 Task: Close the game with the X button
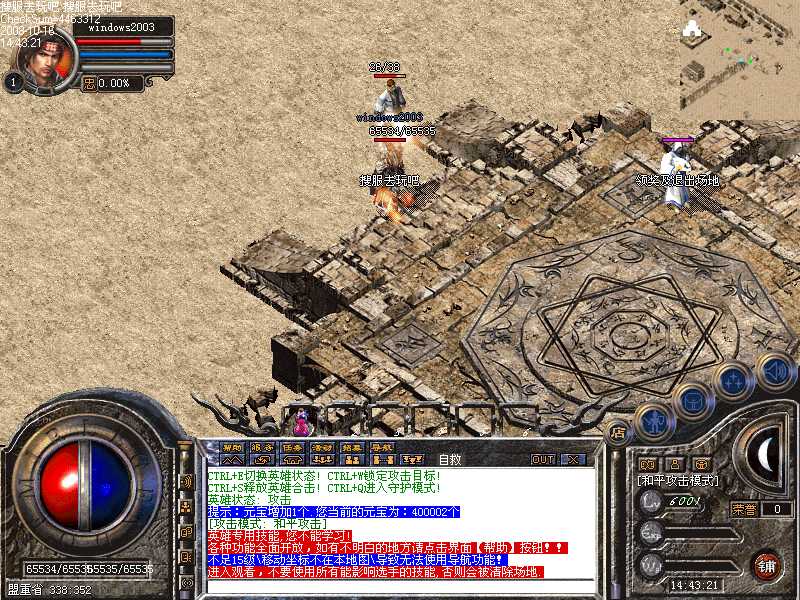coord(572,459)
